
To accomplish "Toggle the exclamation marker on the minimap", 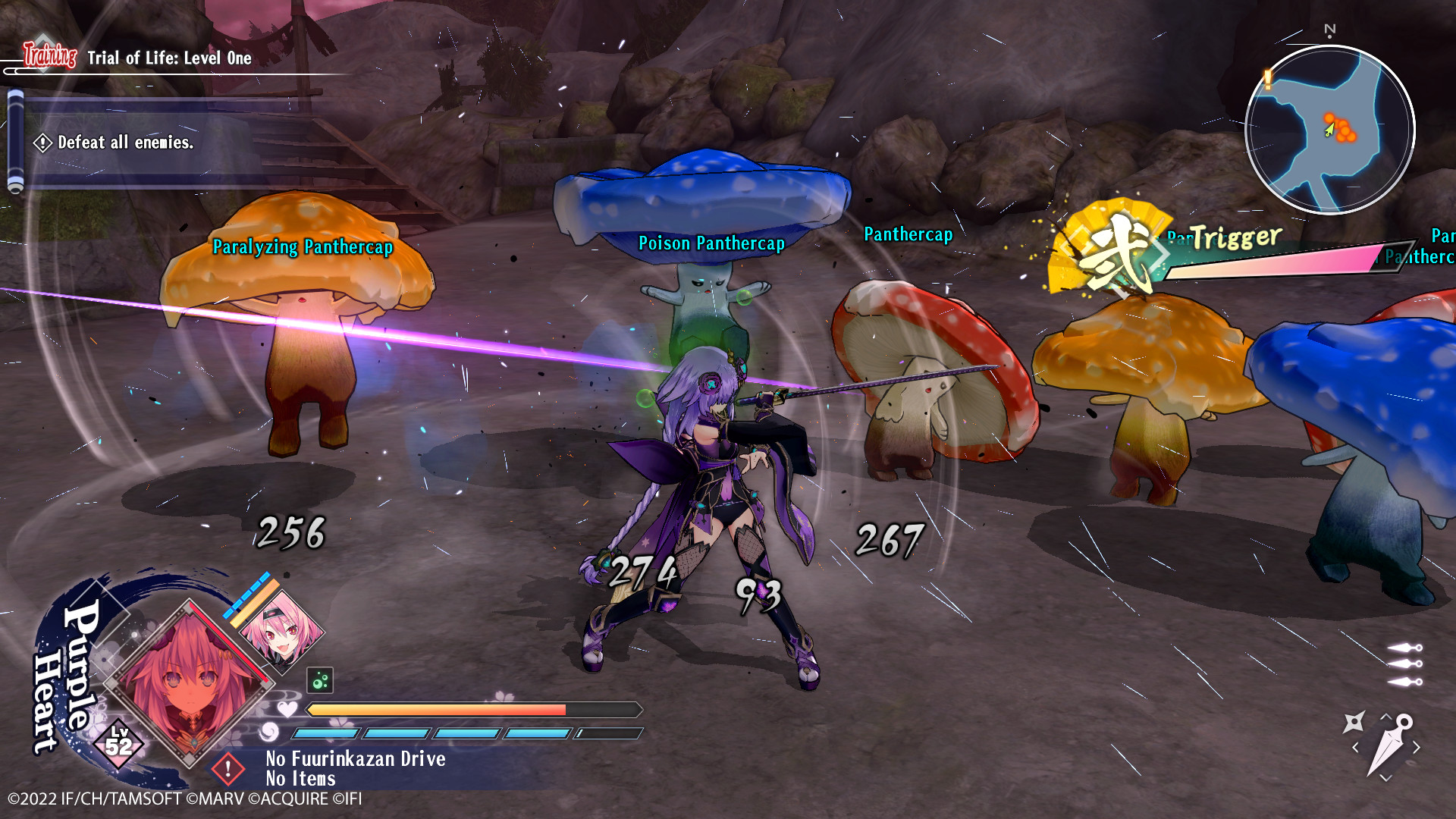I will (x=1266, y=77).
